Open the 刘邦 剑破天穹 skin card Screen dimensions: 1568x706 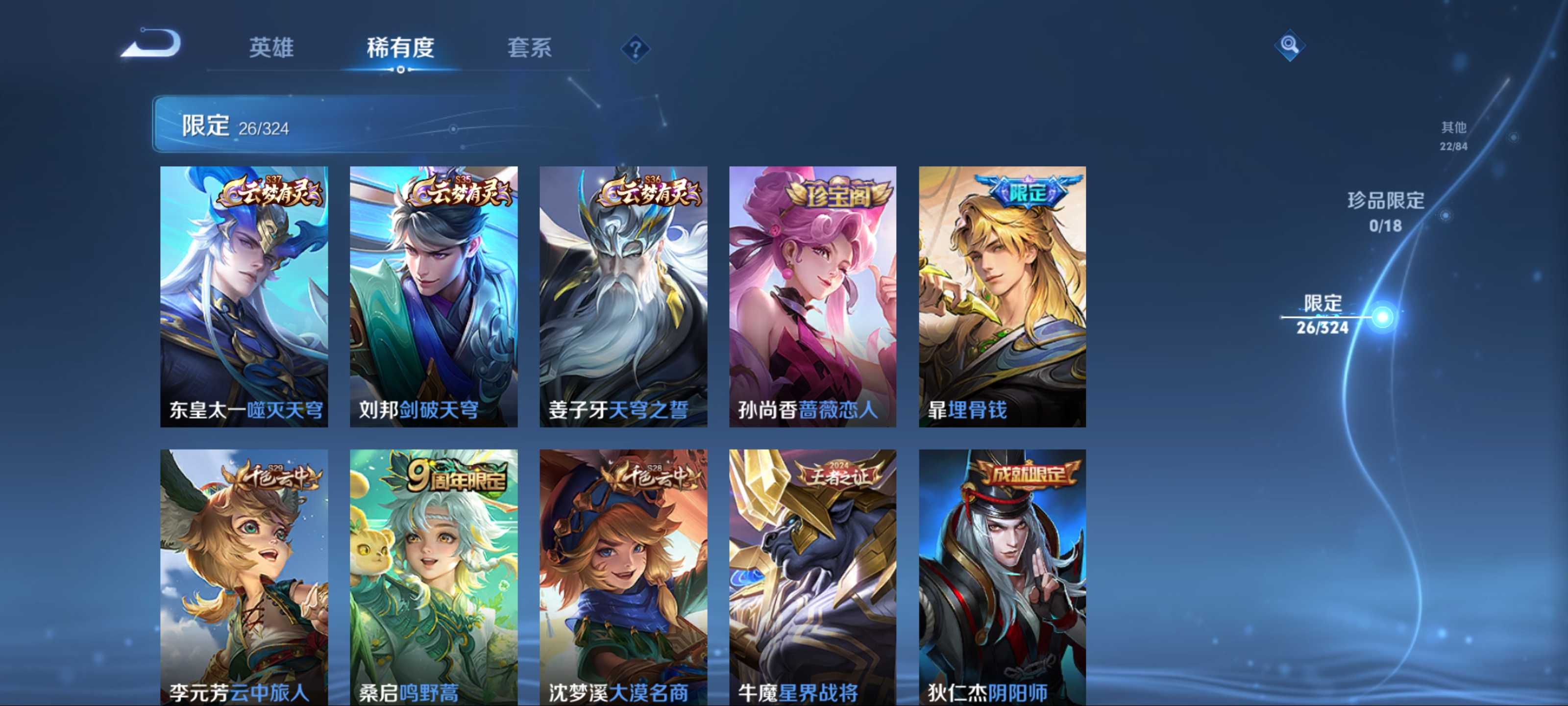[433, 296]
